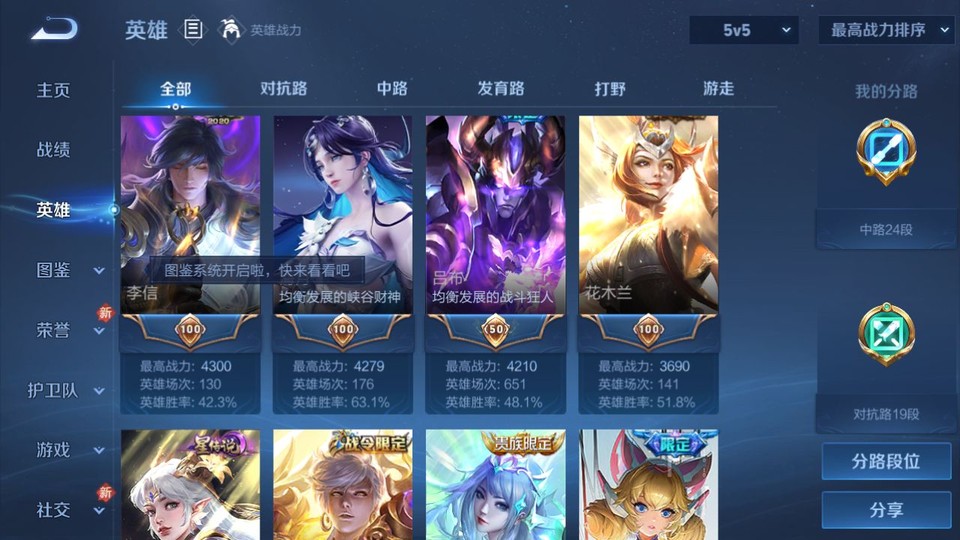Screen dimensions: 960x540
Task: Select the 吕布 hero card
Action: [495, 215]
